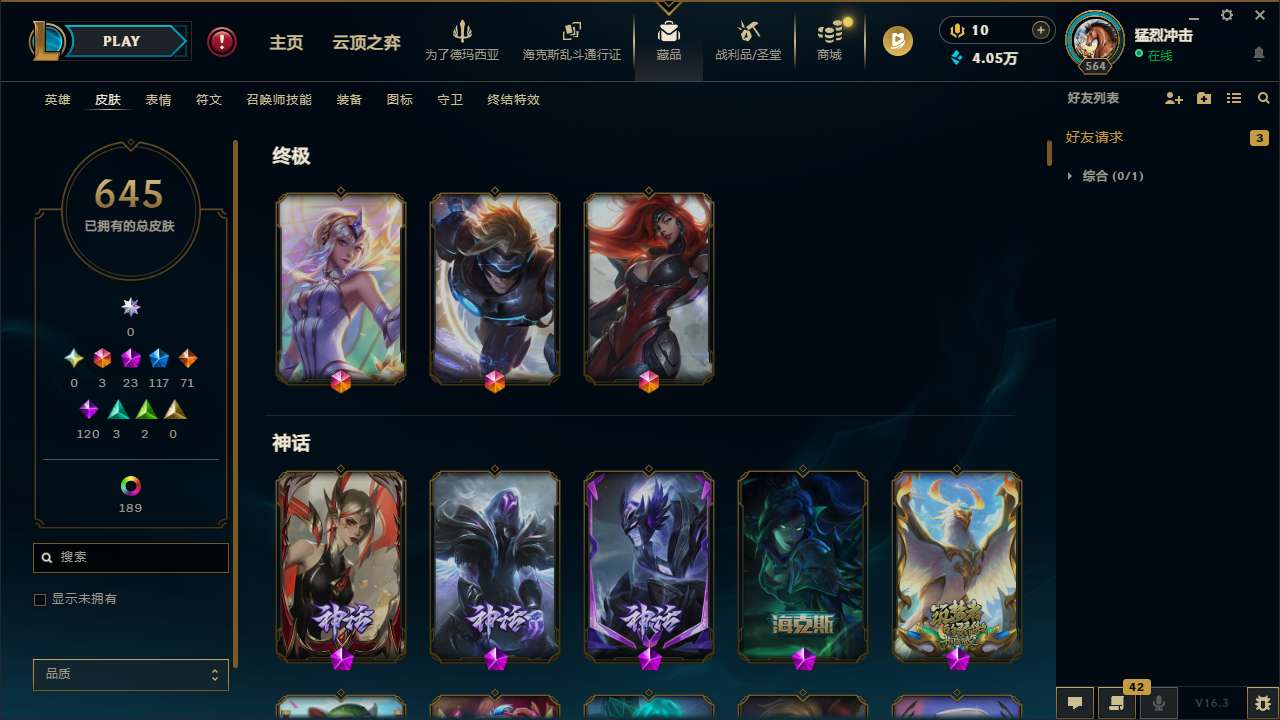This screenshot has height=720, width=1280.
Task: Select the Elementalist Lux skin thumbnail
Action: (341, 288)
